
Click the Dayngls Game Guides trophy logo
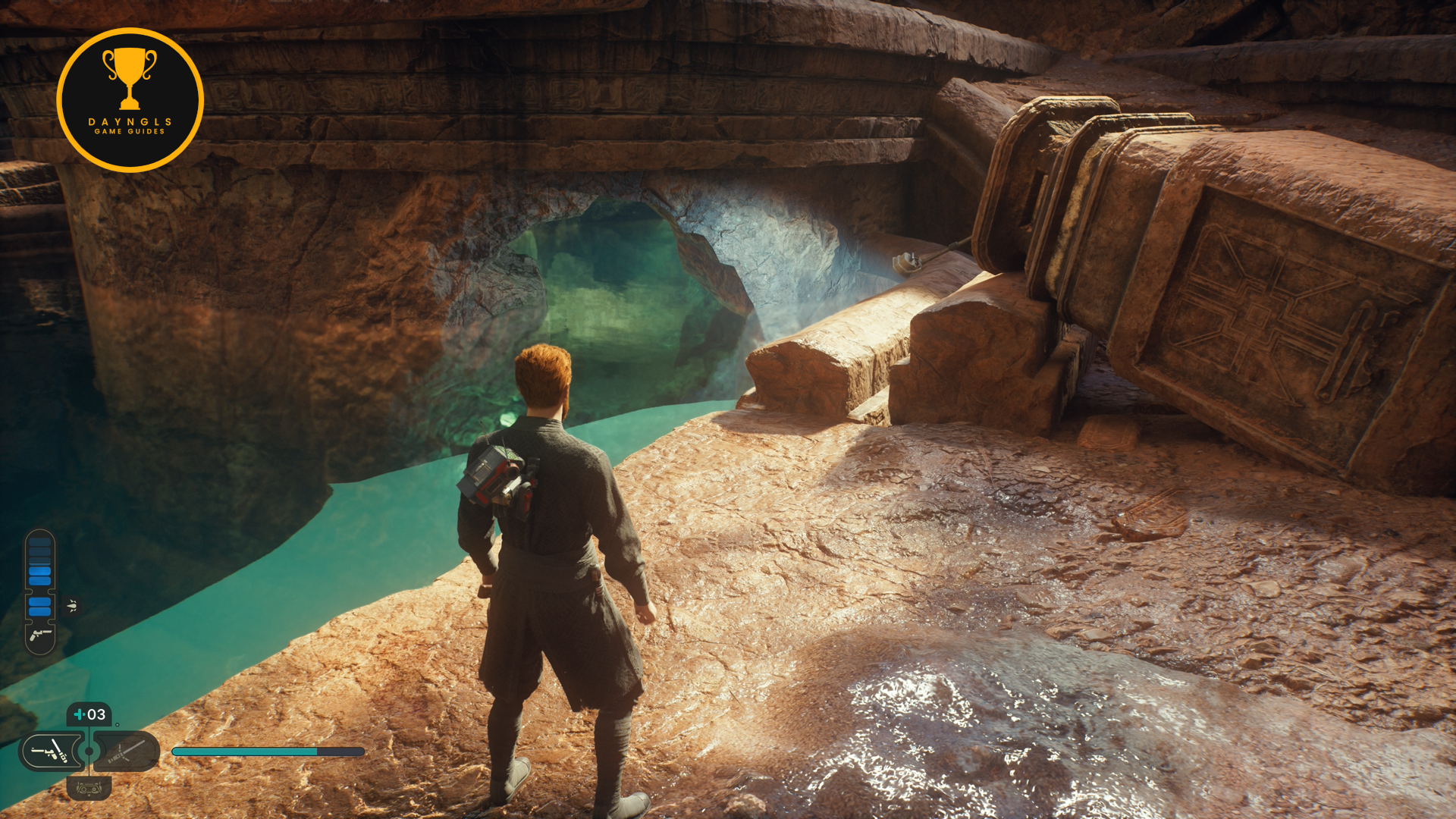pyautogui.click(x=130, y=100)
